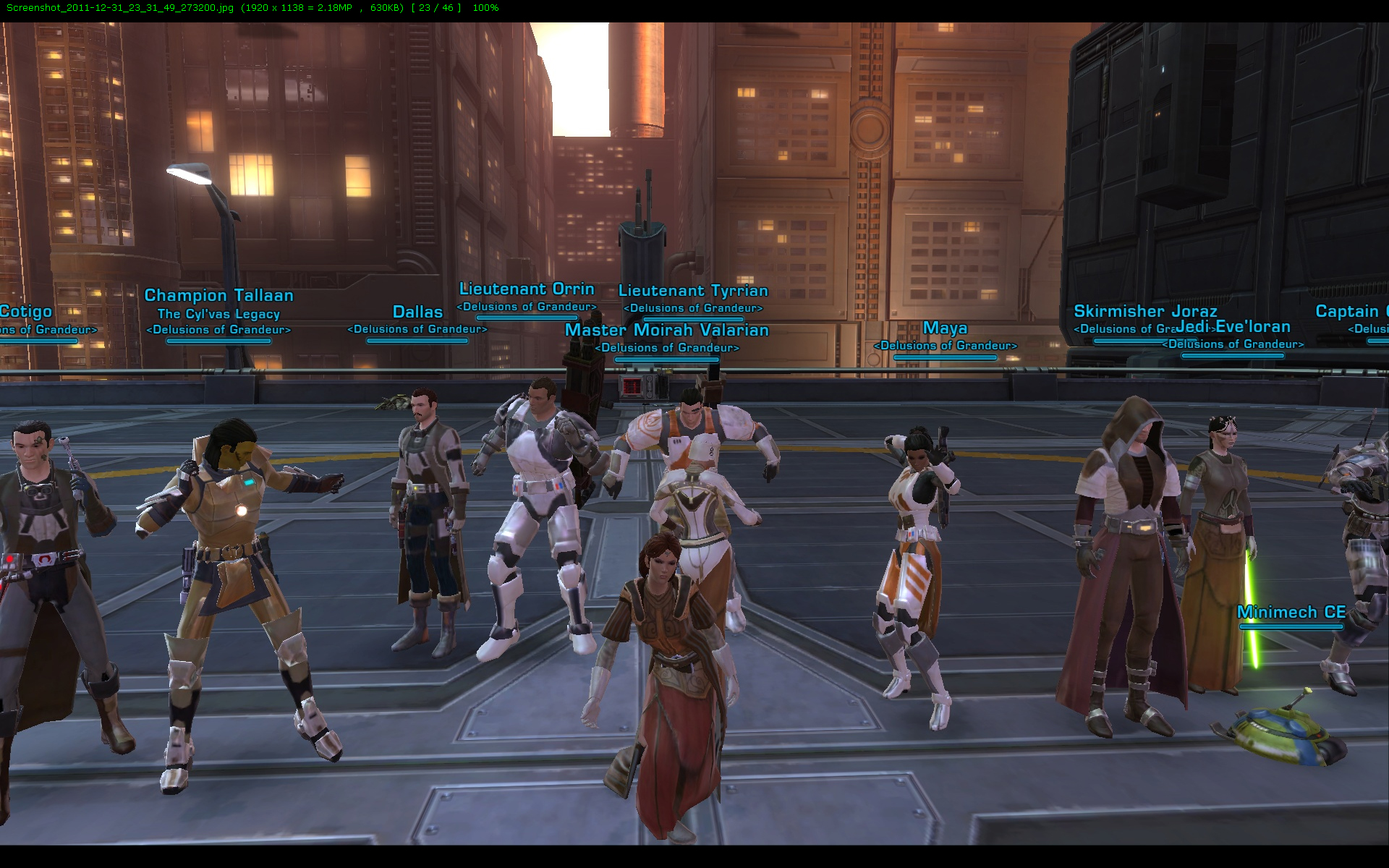Target Master Moirah Valarian via nameplate

point(666,331)
